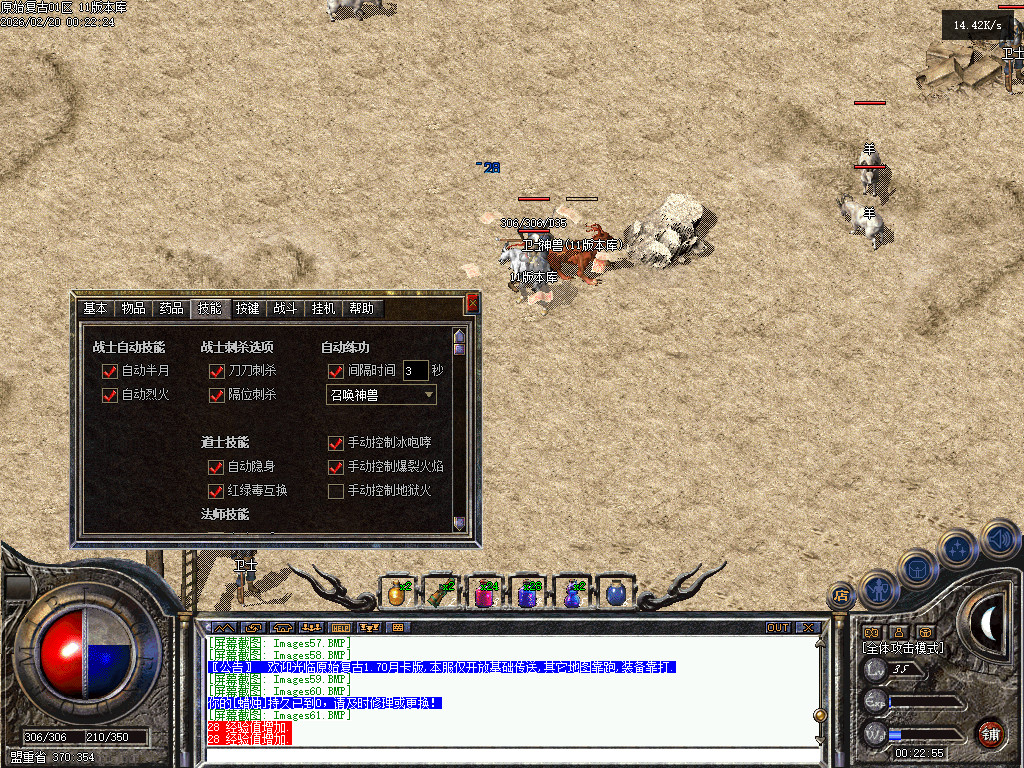
Task: Switch to the 按键 tab
Action: click(x=247, y=309)
